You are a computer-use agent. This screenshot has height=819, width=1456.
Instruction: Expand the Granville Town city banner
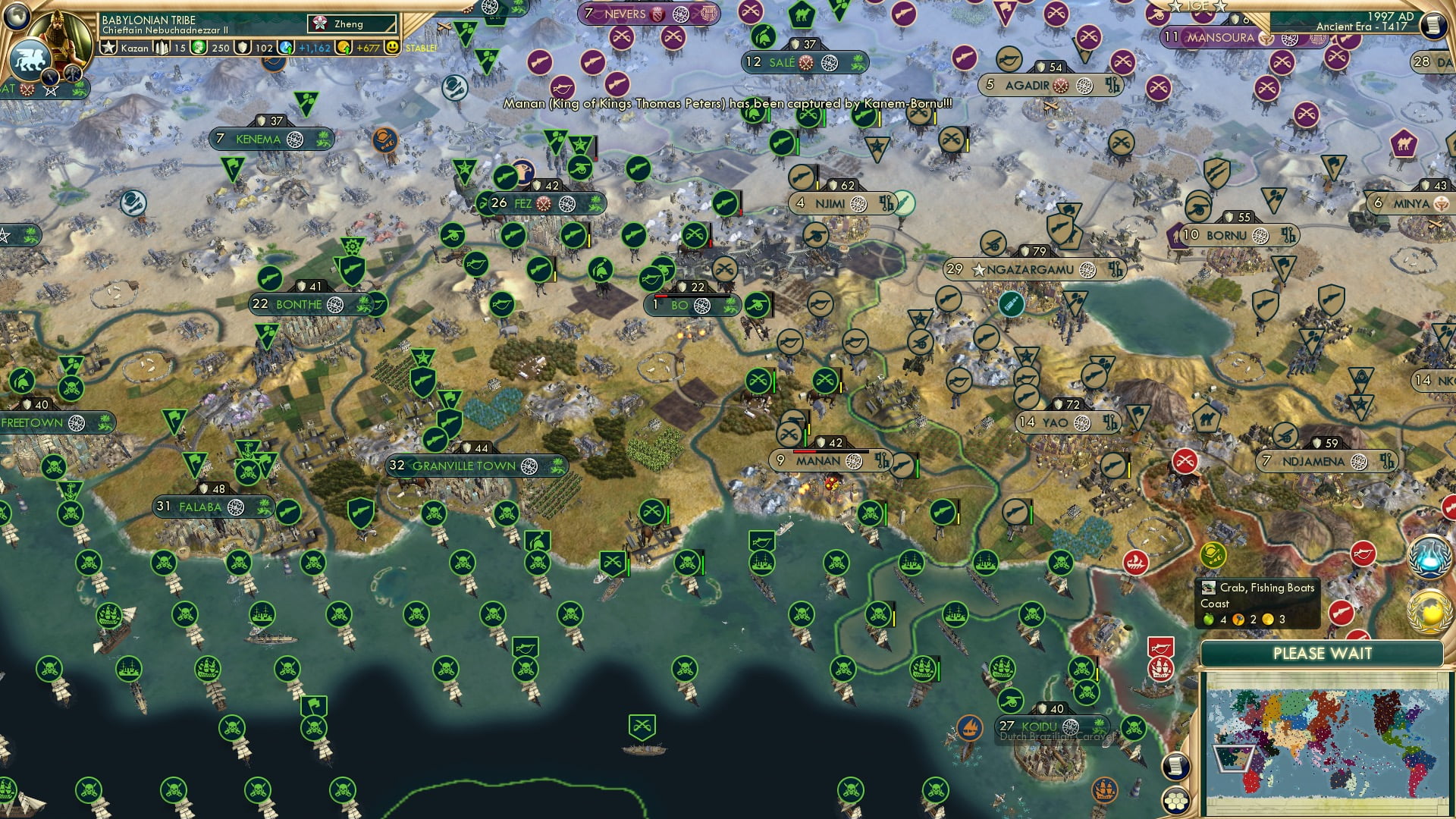pos(460,466)
